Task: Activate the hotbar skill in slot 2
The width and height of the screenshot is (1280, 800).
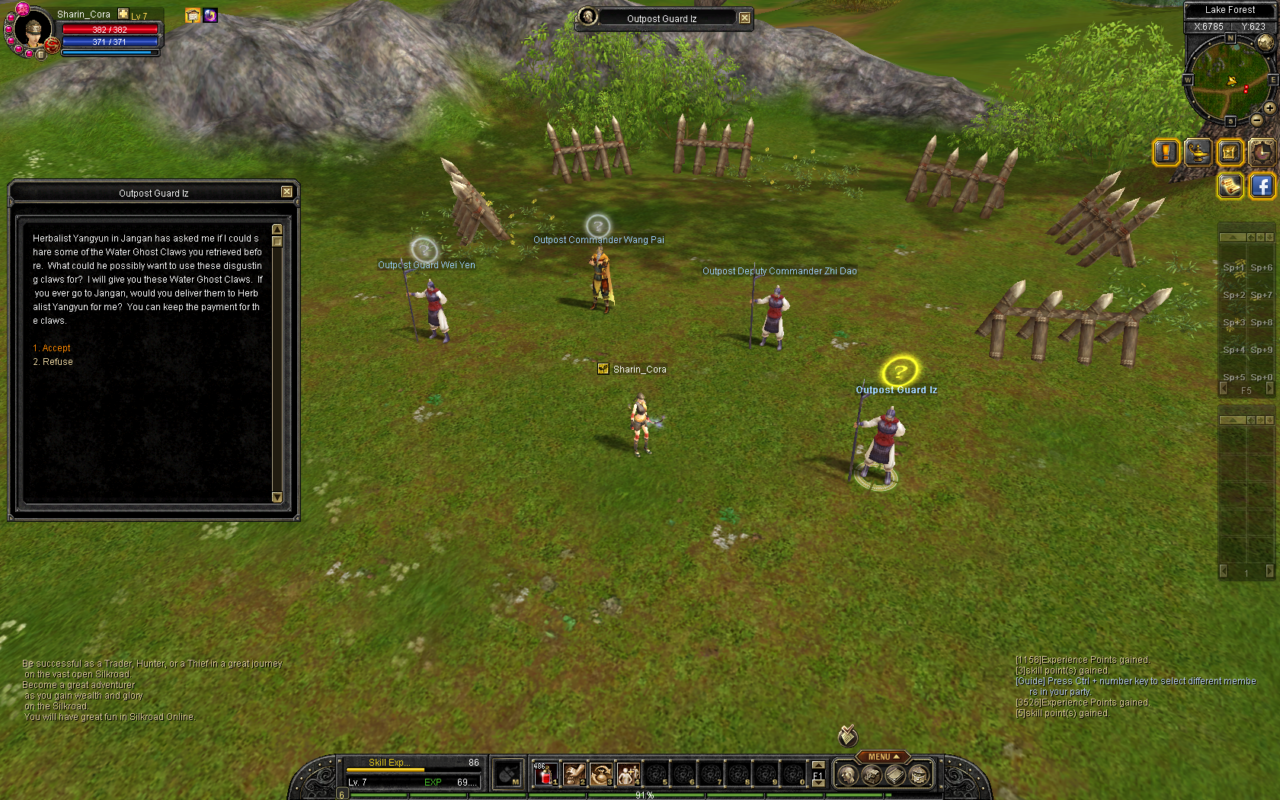Action: (x=574, y=773)
